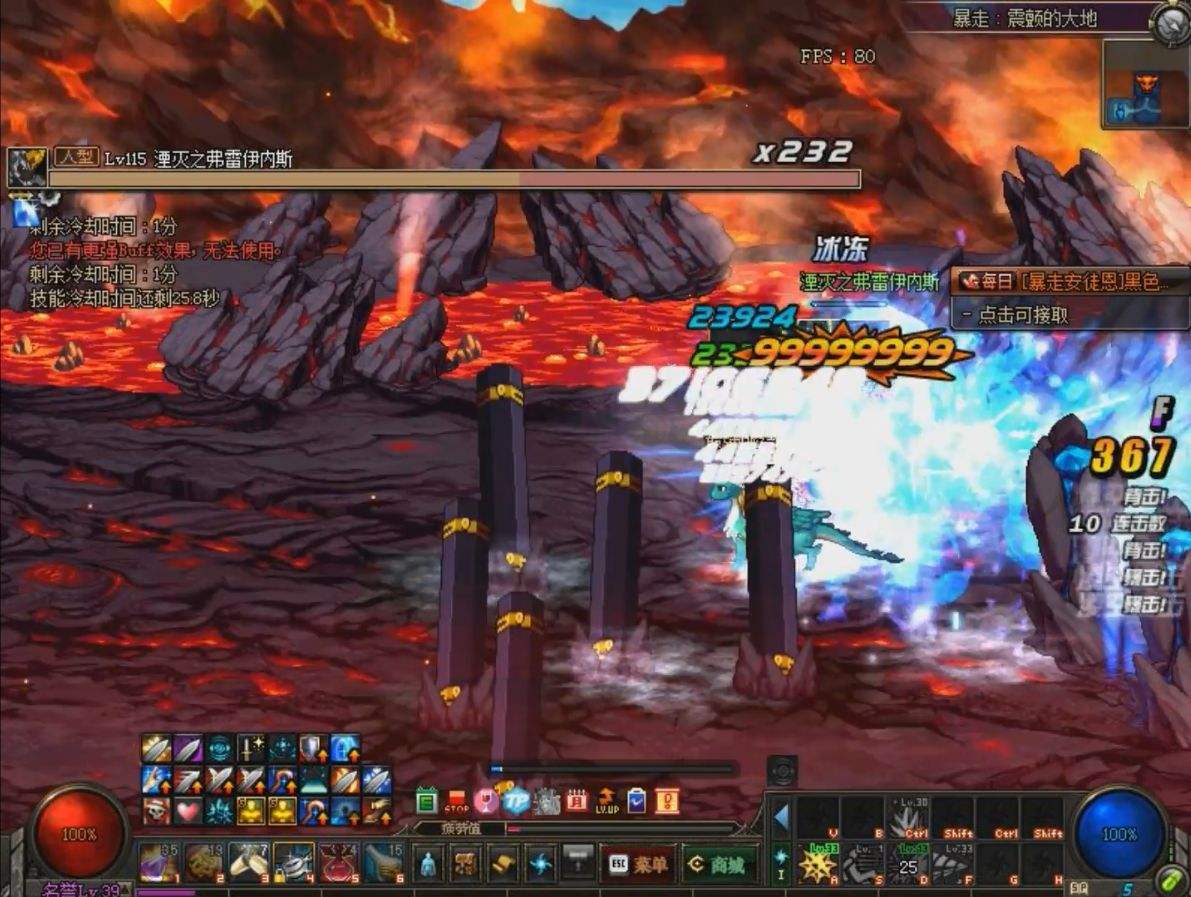The height and width of the screenshot is (897, 1191).
Task: Activate the yellow starburst skill on A
Action: pyautogui.click(x=818, y=864)
